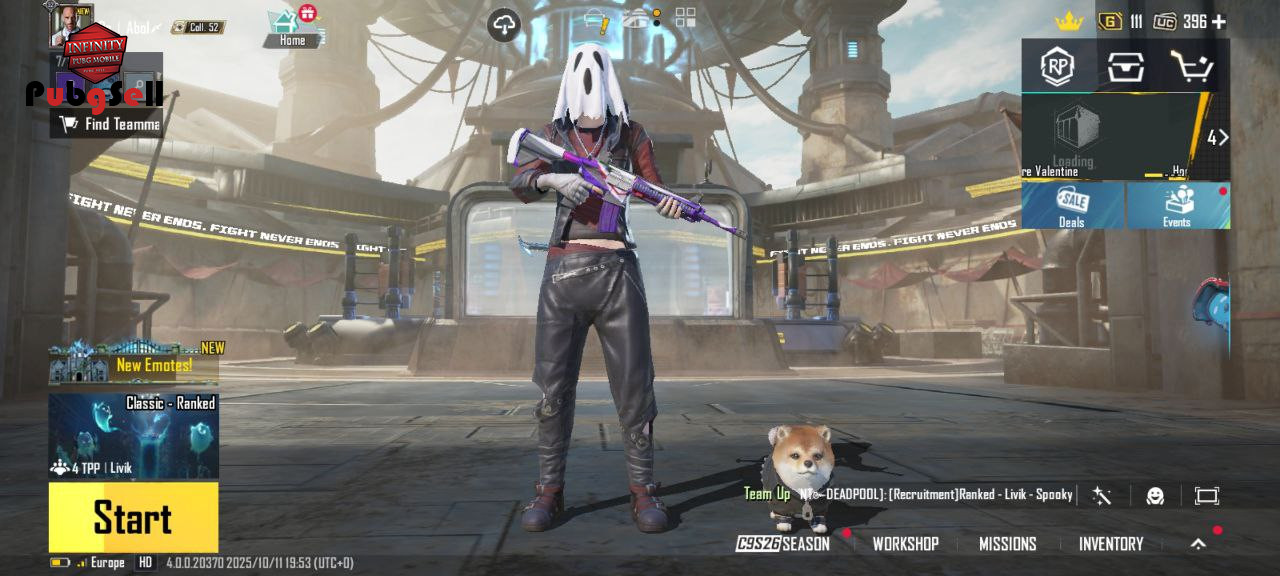The width and height of the screenshot is (1280, 576).
Task: Open the Find Teammates option
Action: 110,124
